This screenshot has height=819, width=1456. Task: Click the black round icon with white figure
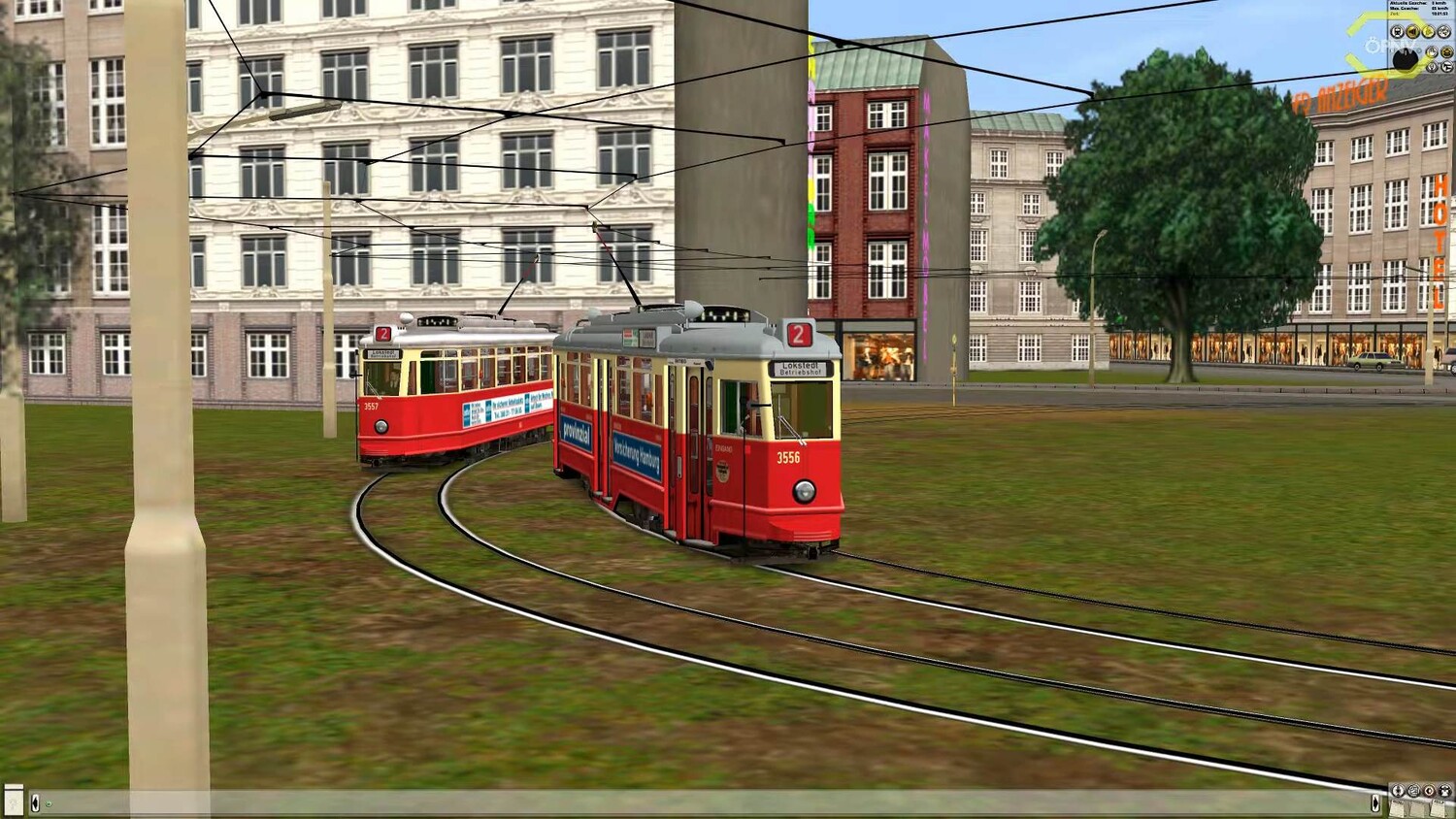point(1445,791)
